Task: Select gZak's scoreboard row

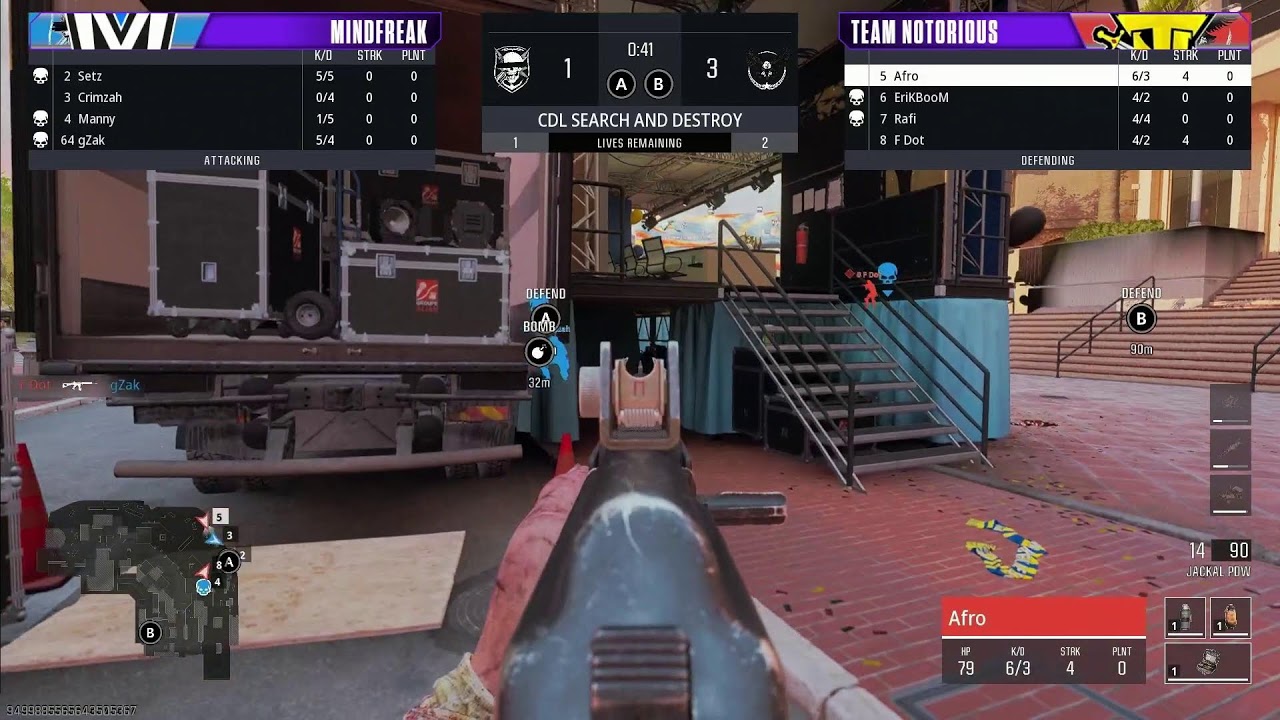Action: tap(90, 141)
